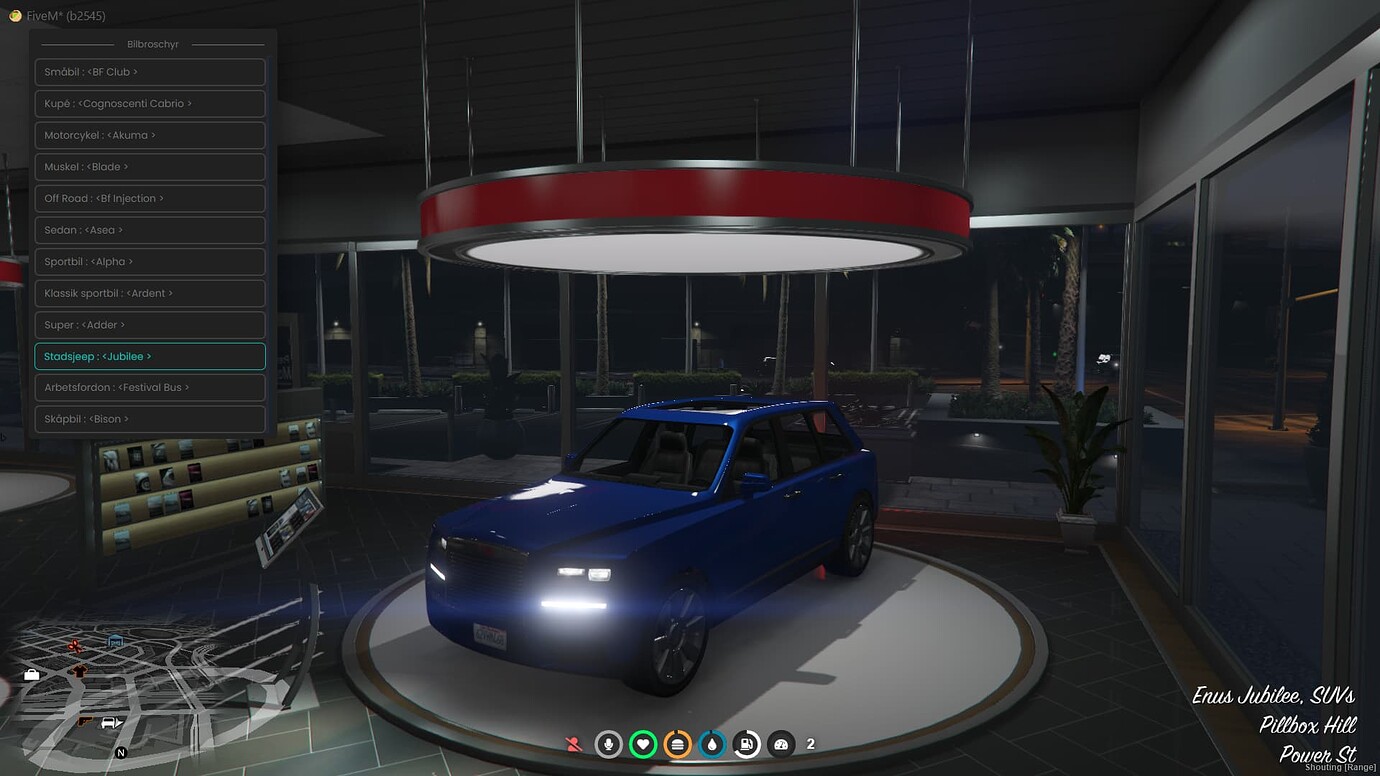Click the briefcase blip on the minimap

pos(31,676)
